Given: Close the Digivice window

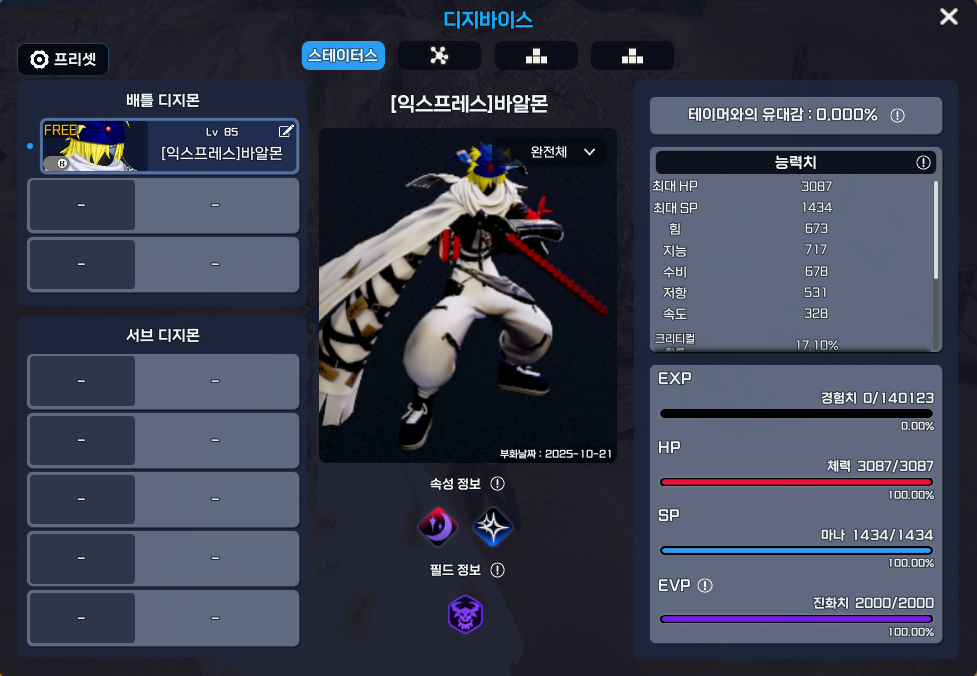Looking at the screenshot, I should (949, 17).
